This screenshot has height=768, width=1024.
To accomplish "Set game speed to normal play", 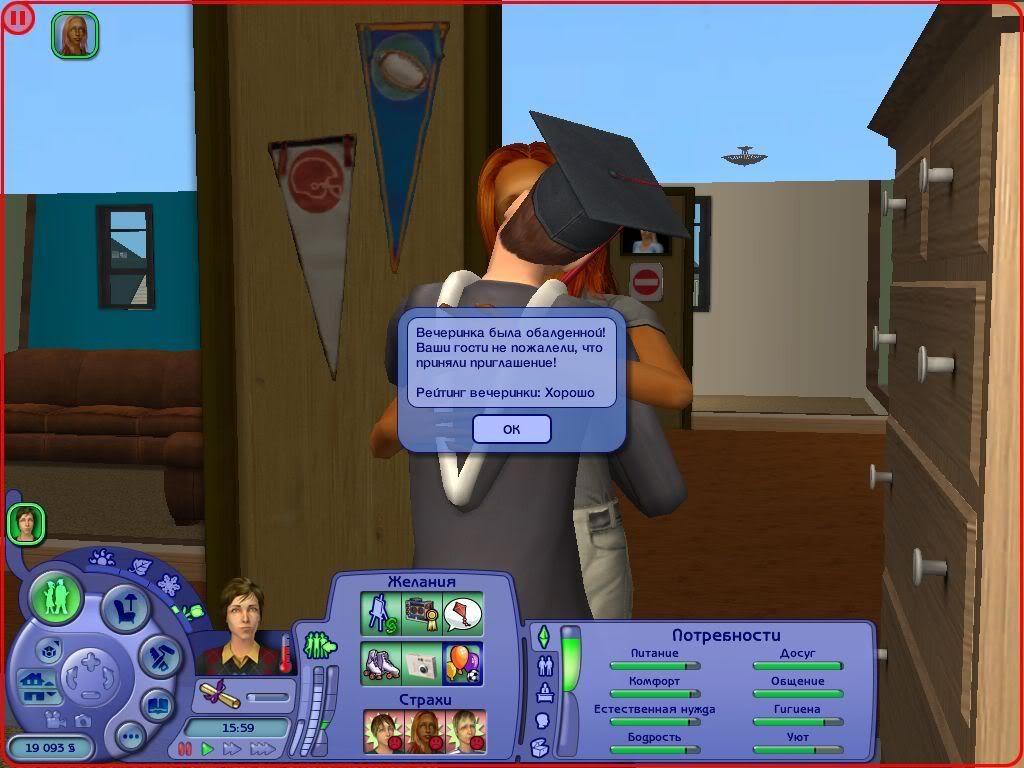I will [x=208, y=748].
